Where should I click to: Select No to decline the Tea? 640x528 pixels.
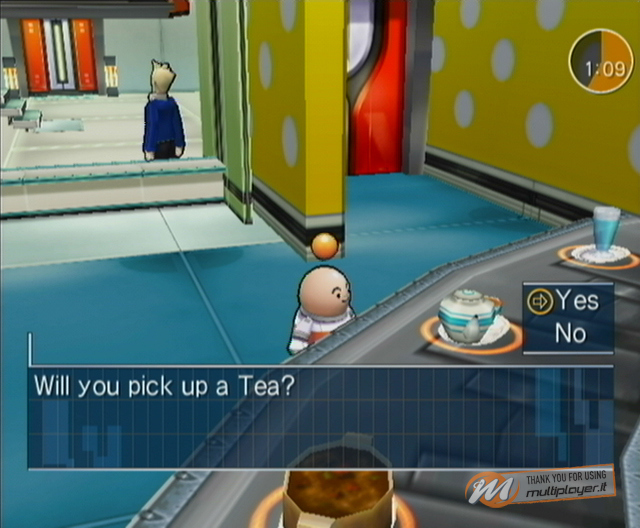tap(571, 333)
